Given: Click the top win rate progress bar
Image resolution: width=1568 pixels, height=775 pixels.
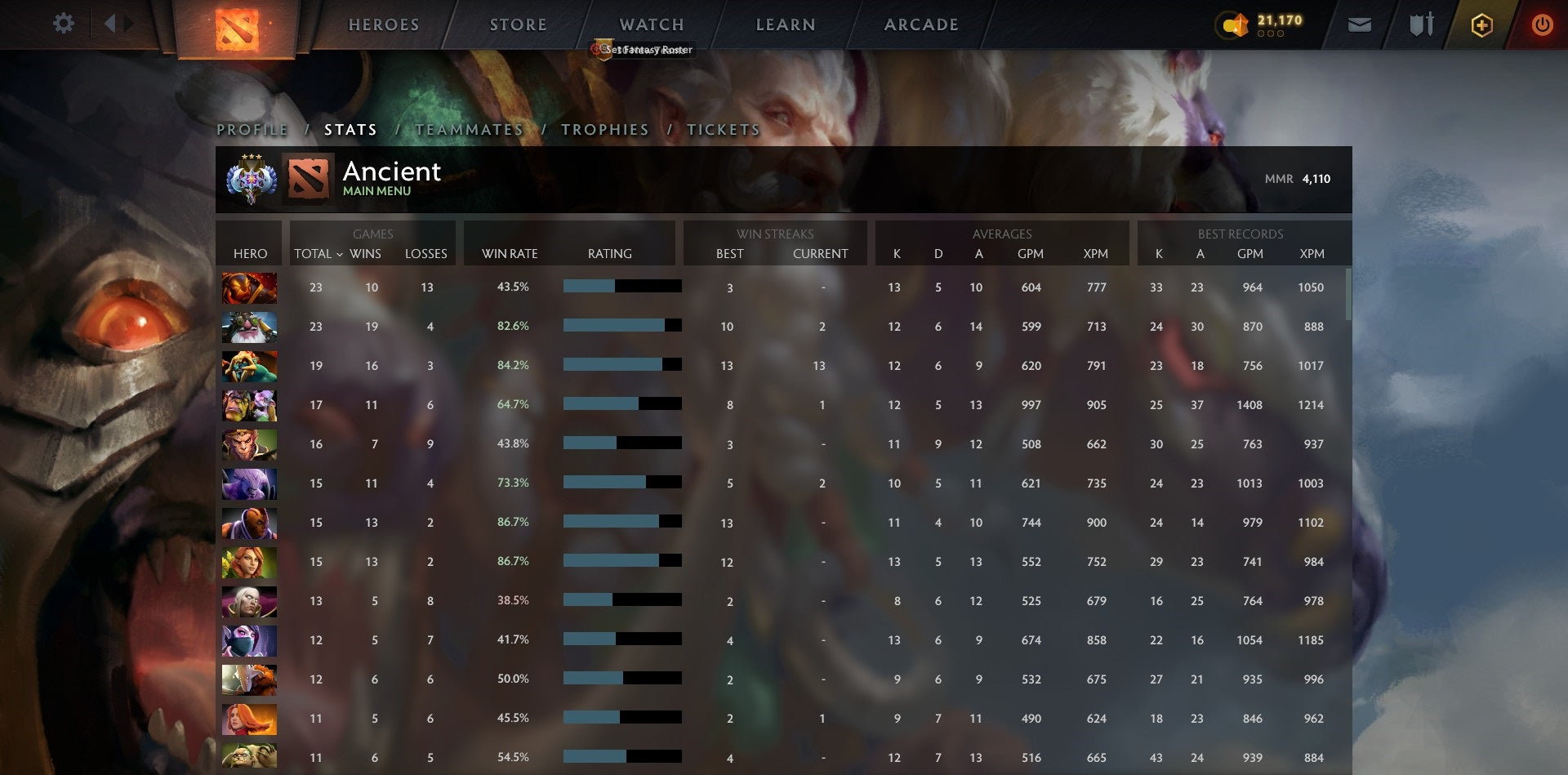Looking at the screenshot, I should click(x=621, y=287).
